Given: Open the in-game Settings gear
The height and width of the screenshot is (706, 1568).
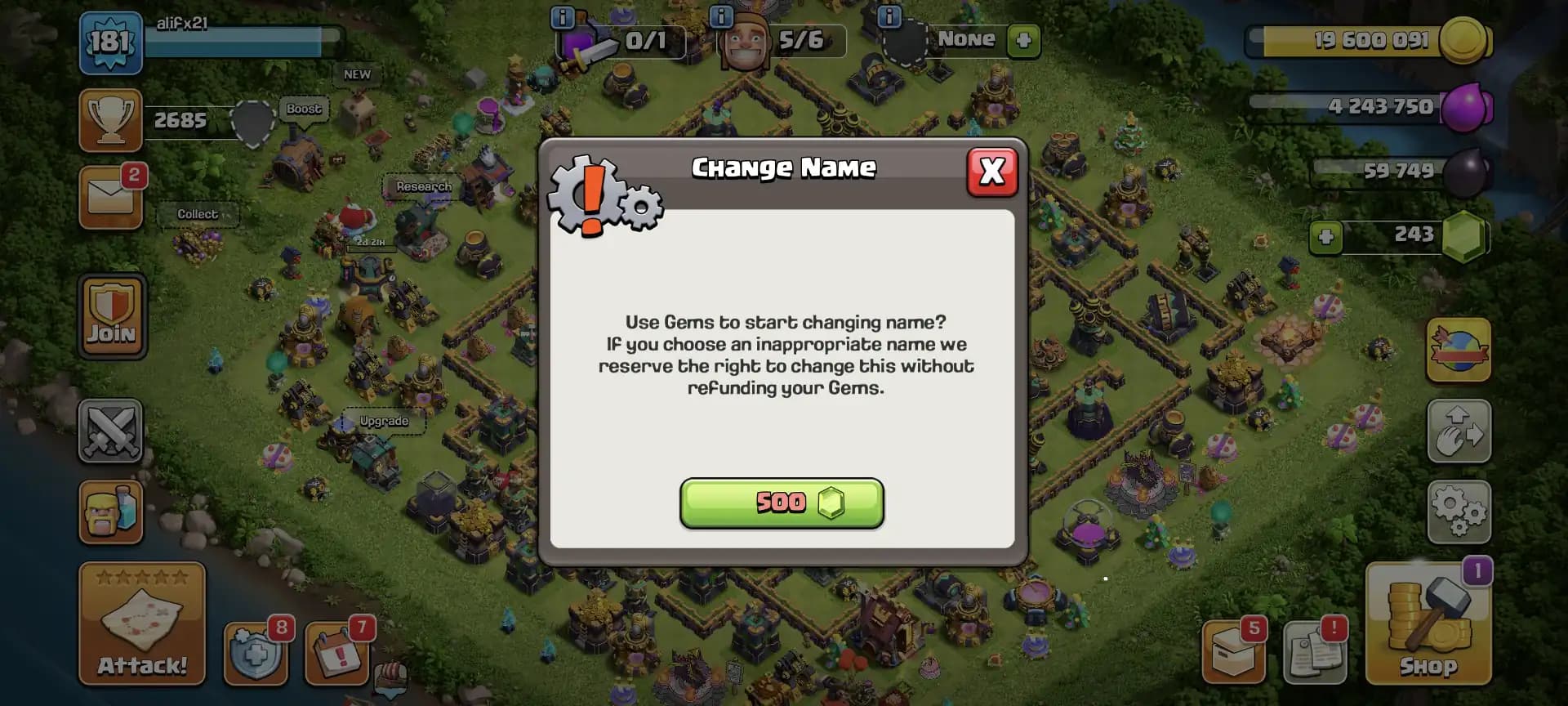Looking at the screenshot, I should 1459,511.
